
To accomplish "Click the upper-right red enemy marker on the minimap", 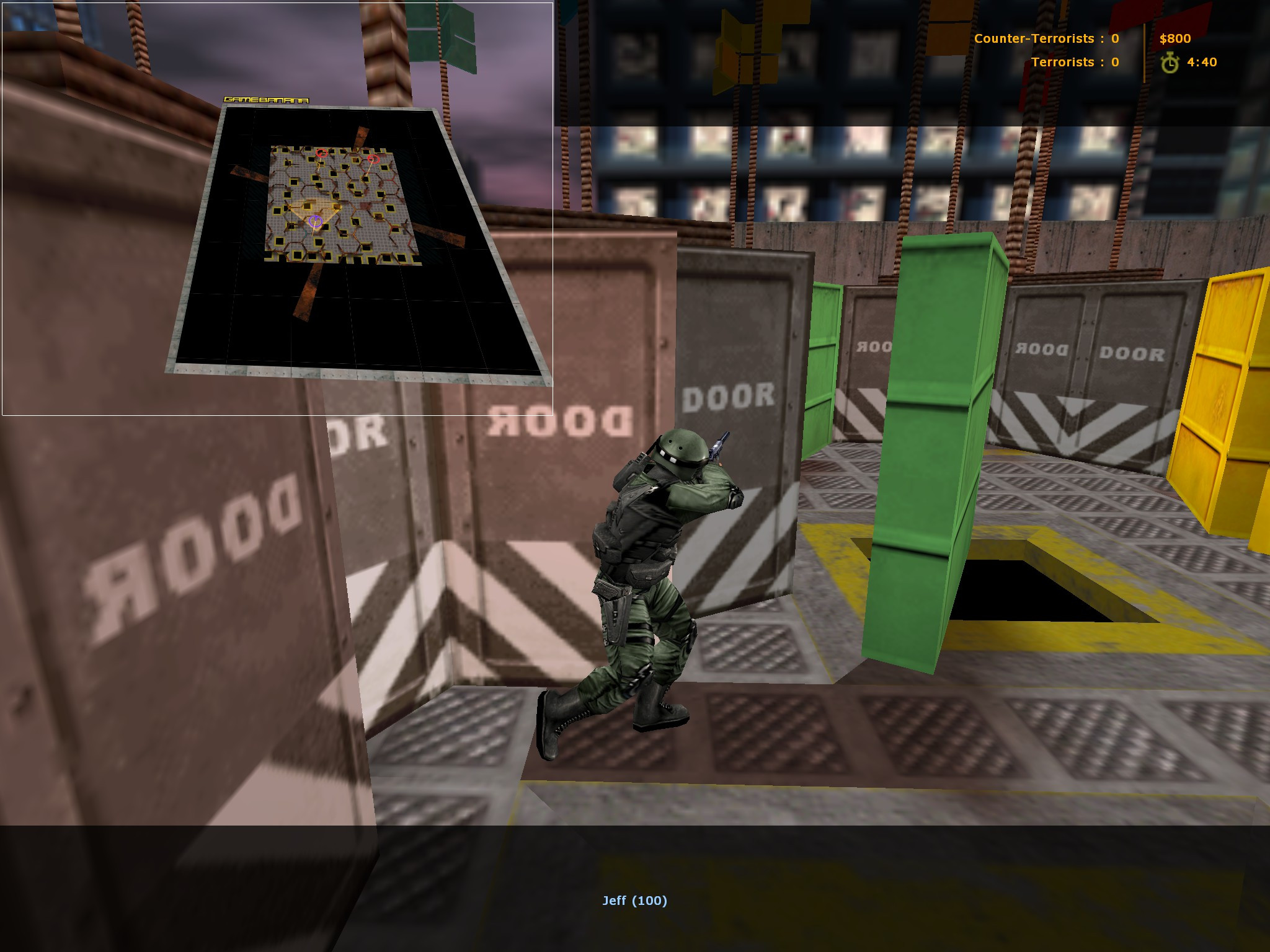I will click(372, 160).
